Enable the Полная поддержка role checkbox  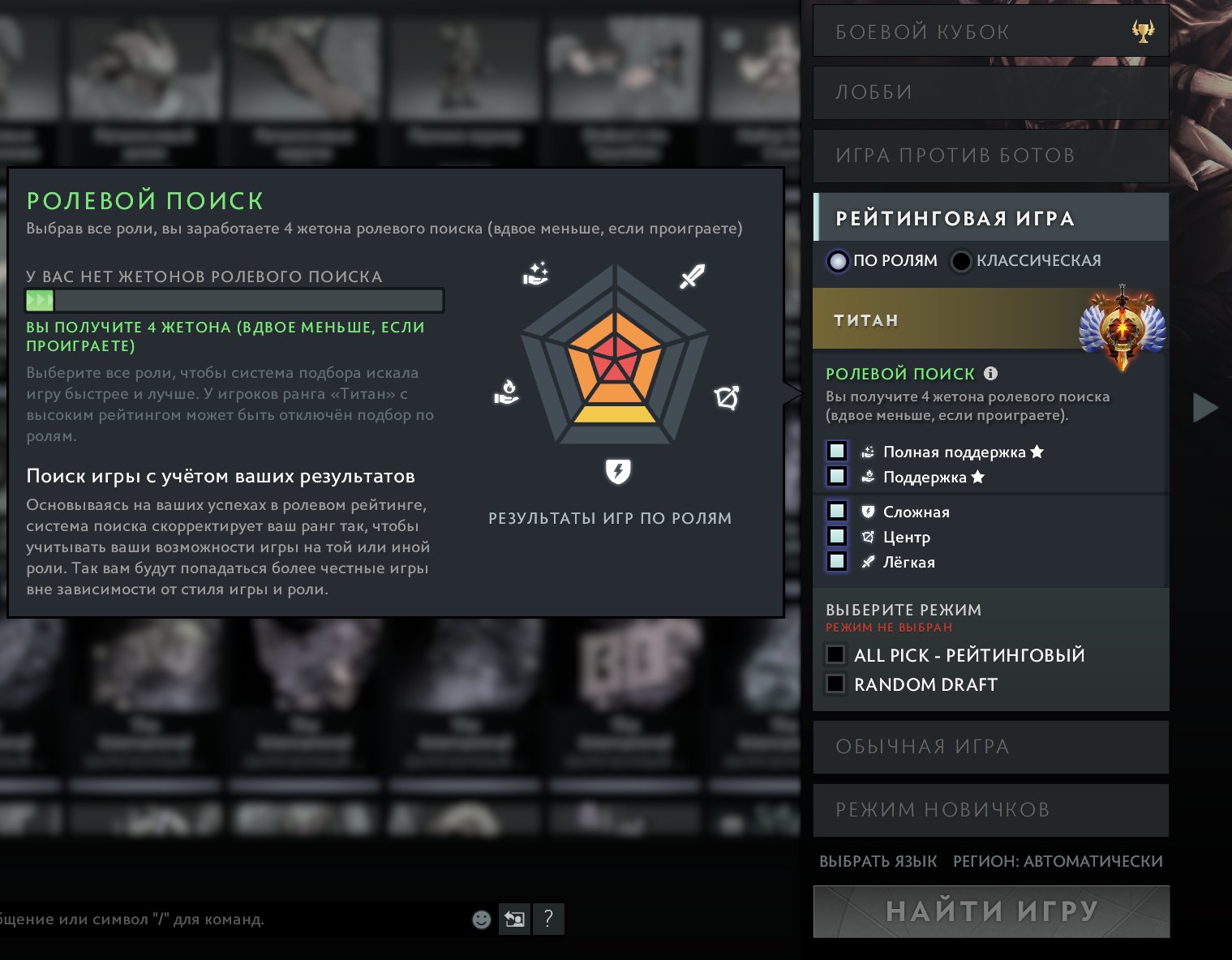click(836, 451)
